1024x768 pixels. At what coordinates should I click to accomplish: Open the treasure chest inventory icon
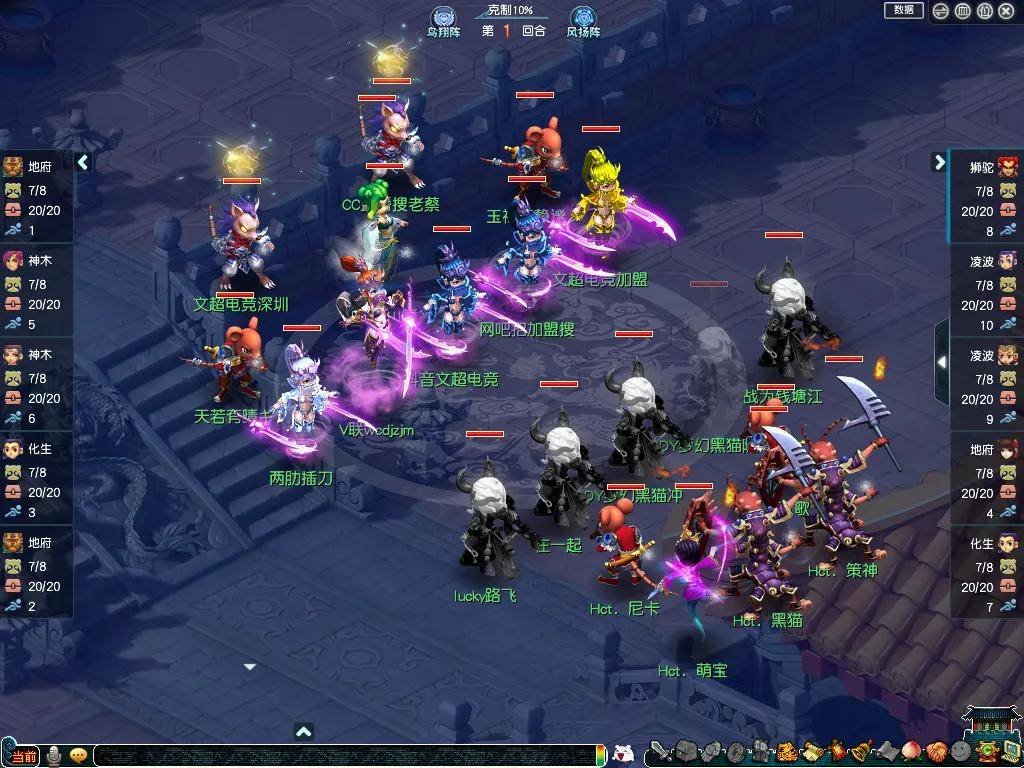[686, 752]
